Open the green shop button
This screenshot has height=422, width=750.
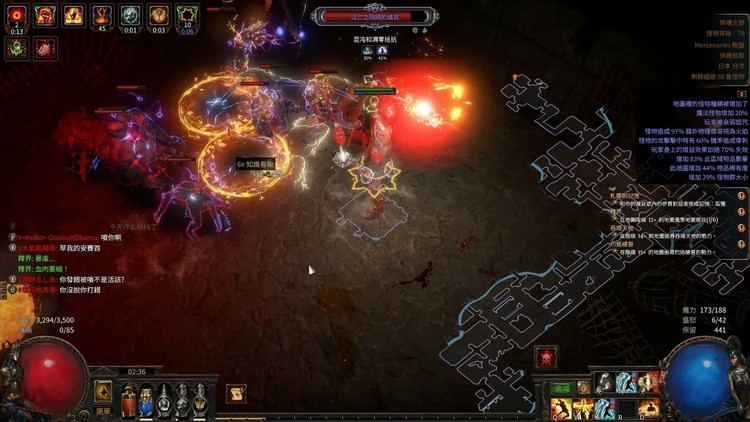pos(561,387)
